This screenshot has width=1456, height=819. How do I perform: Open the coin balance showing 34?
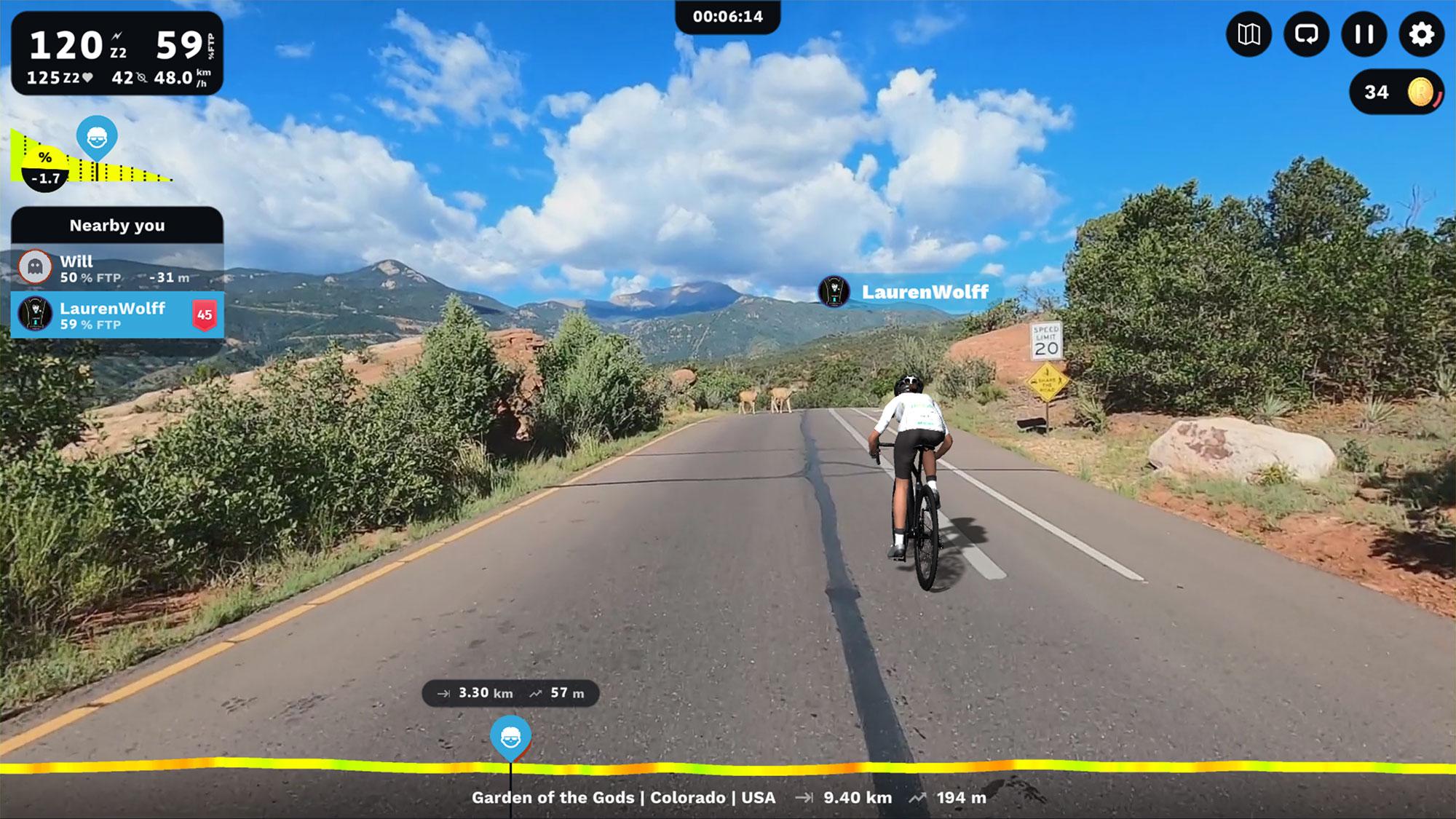[1396, 92]
